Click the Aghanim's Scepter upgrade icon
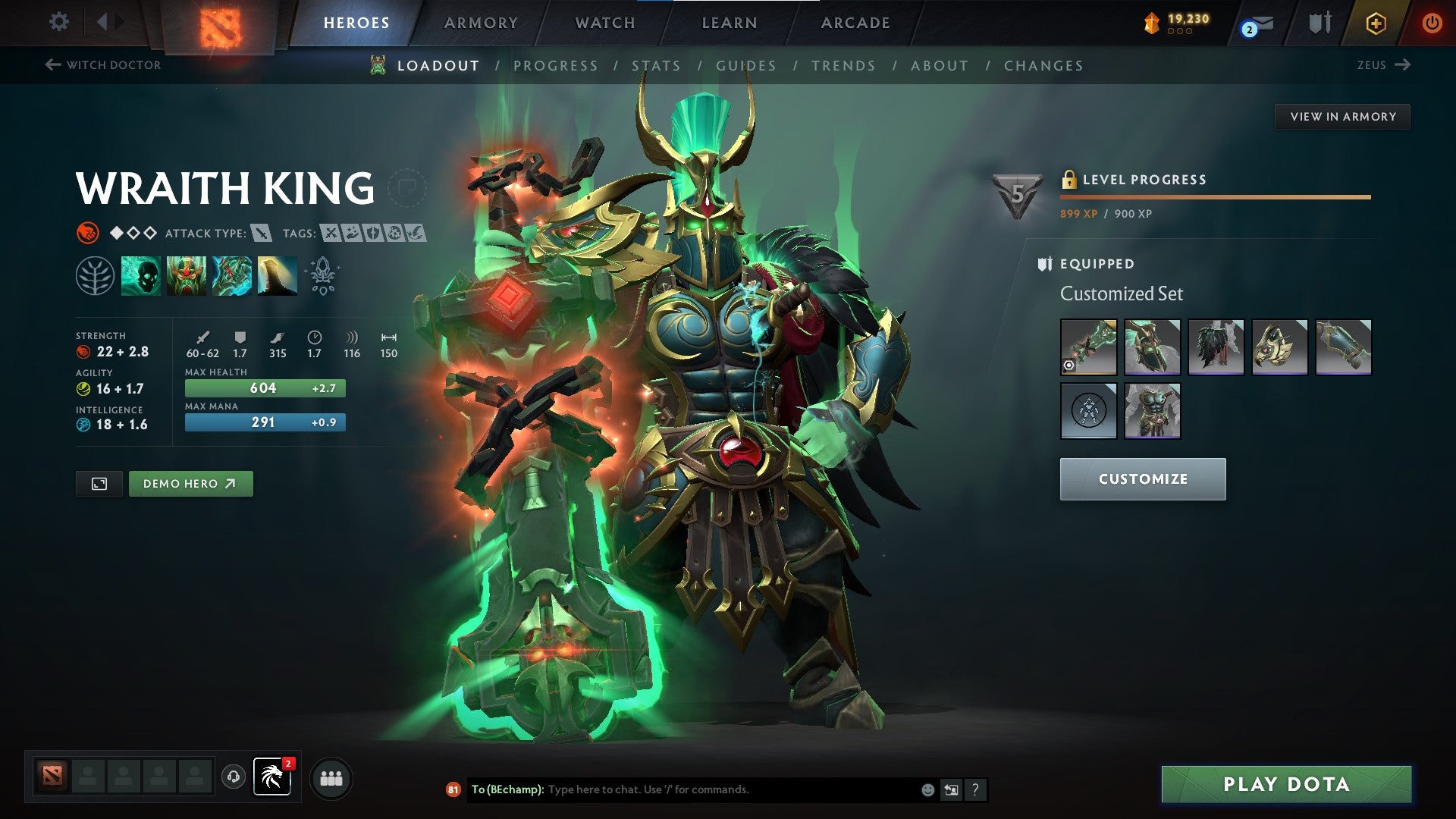 click(x=322, y=275)
